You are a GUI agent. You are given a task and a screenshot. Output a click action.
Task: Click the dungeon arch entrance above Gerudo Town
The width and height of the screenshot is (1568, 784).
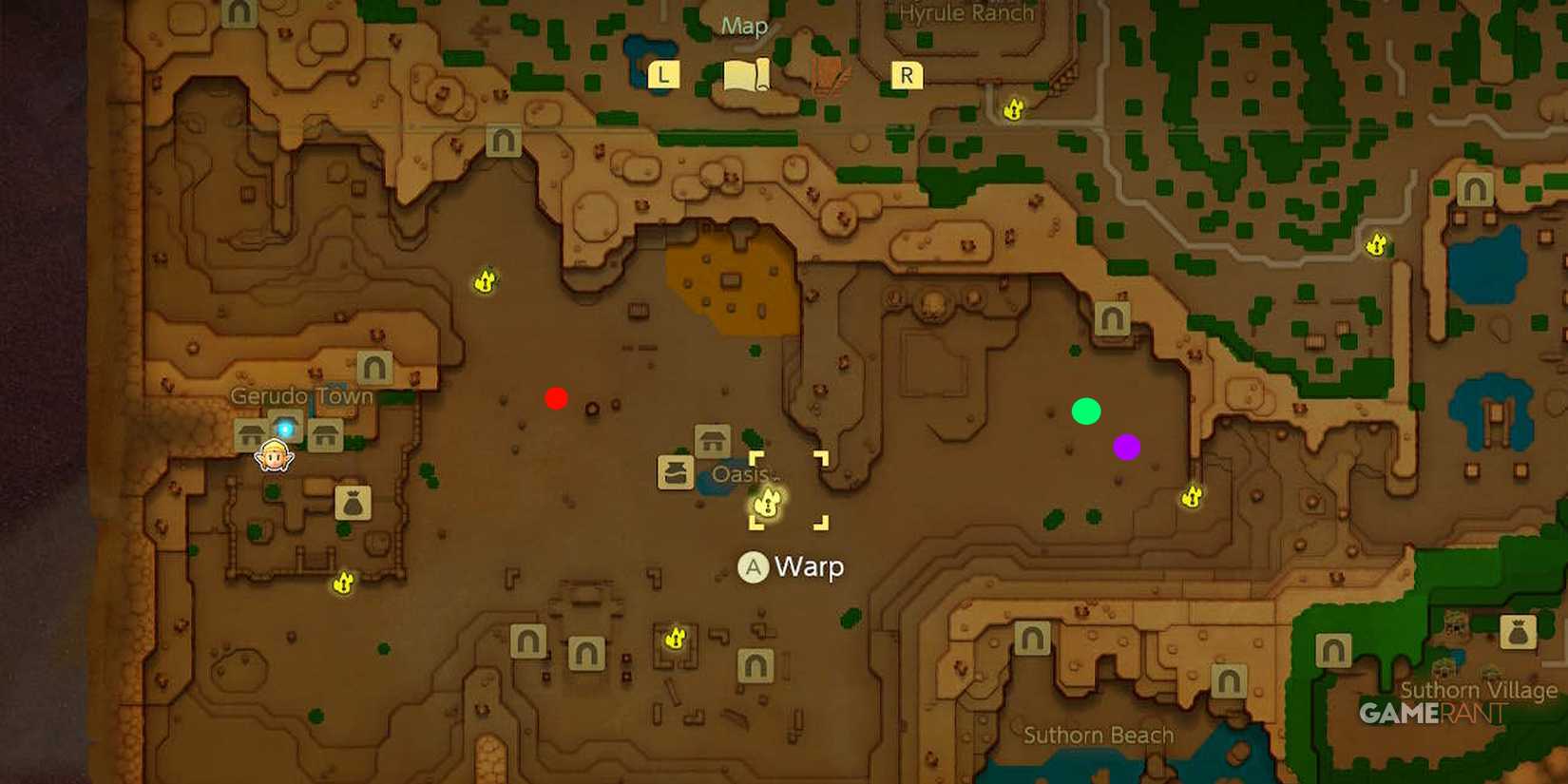click(373, 367)
